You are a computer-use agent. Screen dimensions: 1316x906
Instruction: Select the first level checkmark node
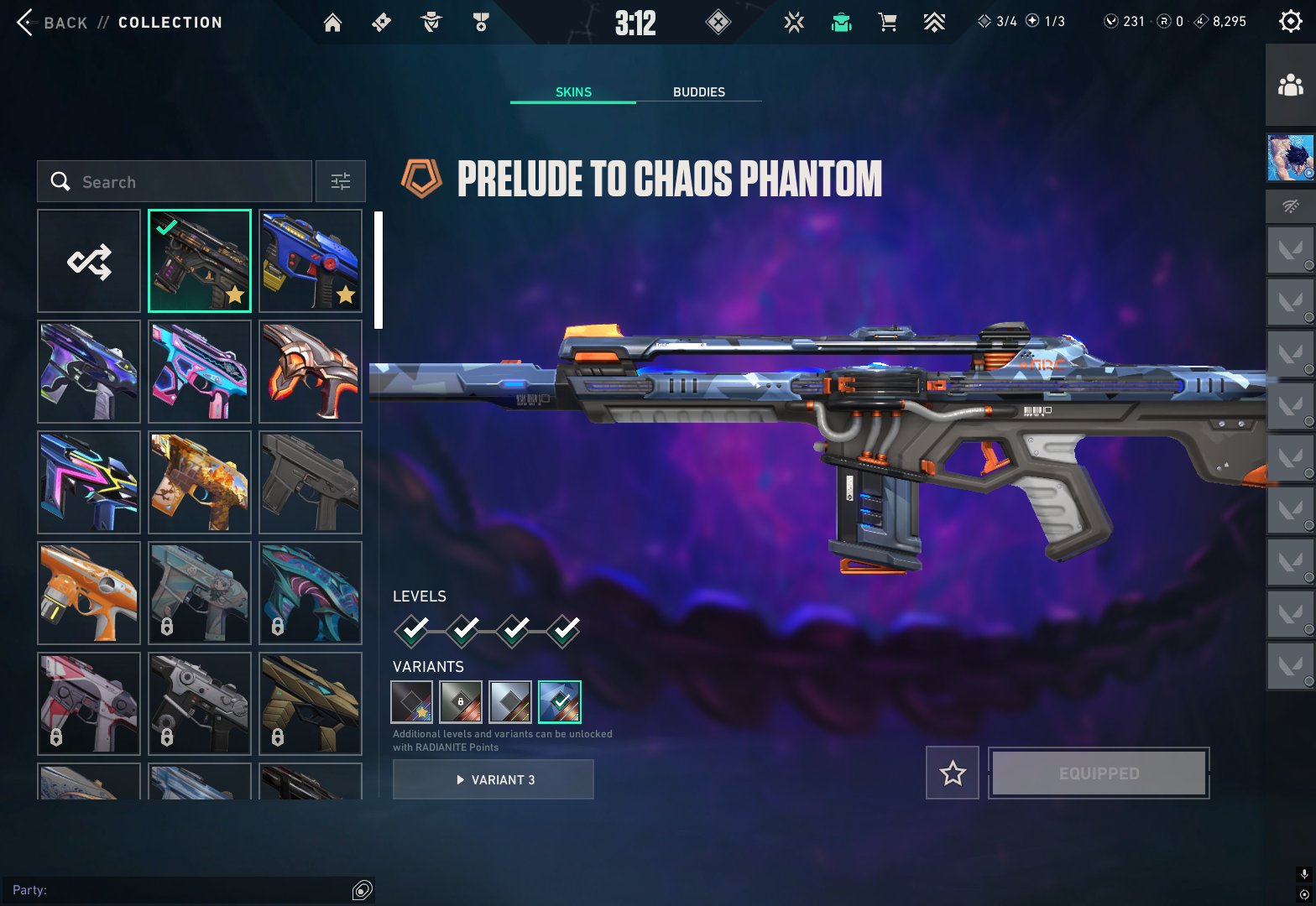pyautogui.click(x=412, y=630)
